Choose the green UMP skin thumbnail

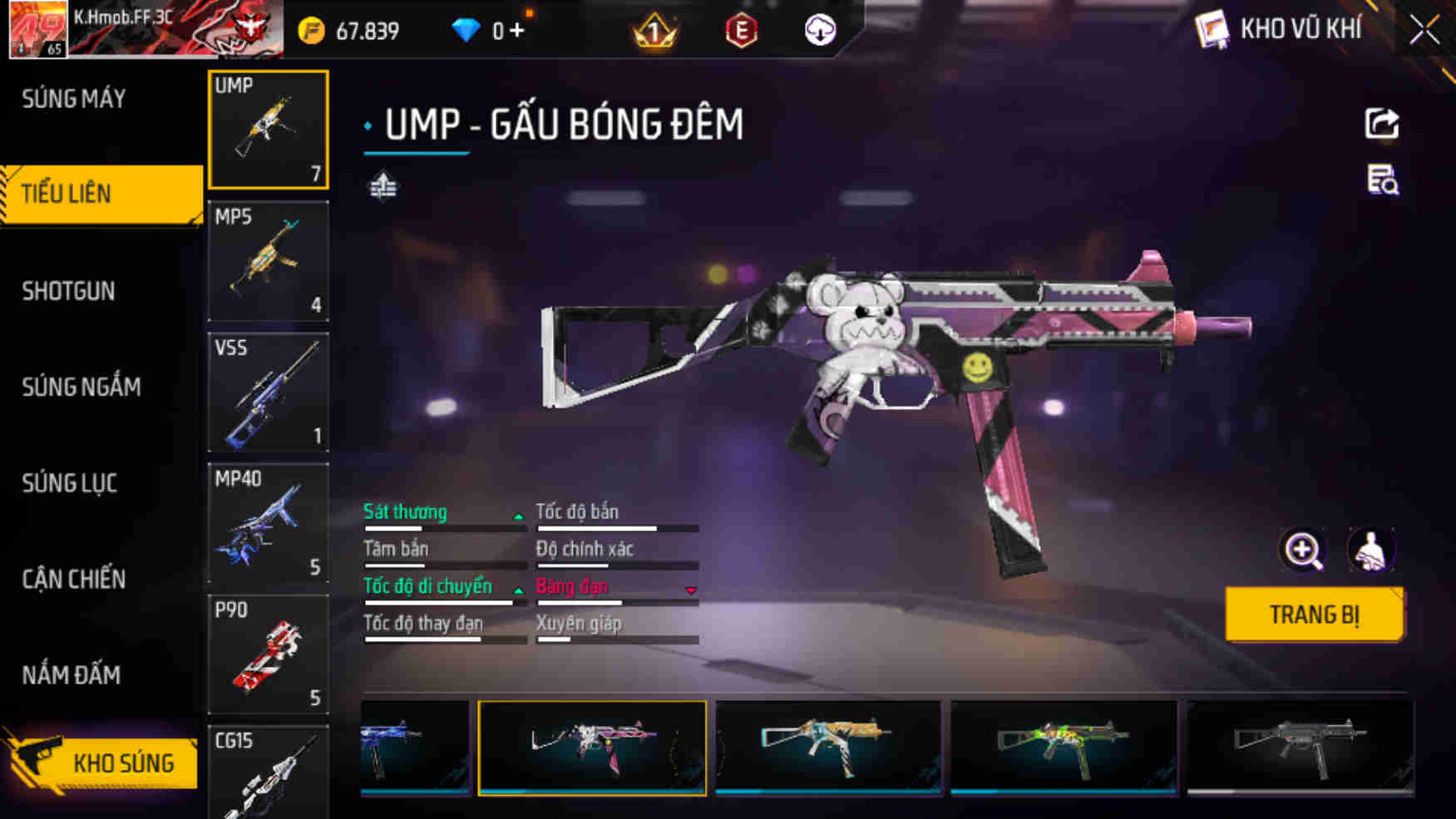tap(1064, 747)
